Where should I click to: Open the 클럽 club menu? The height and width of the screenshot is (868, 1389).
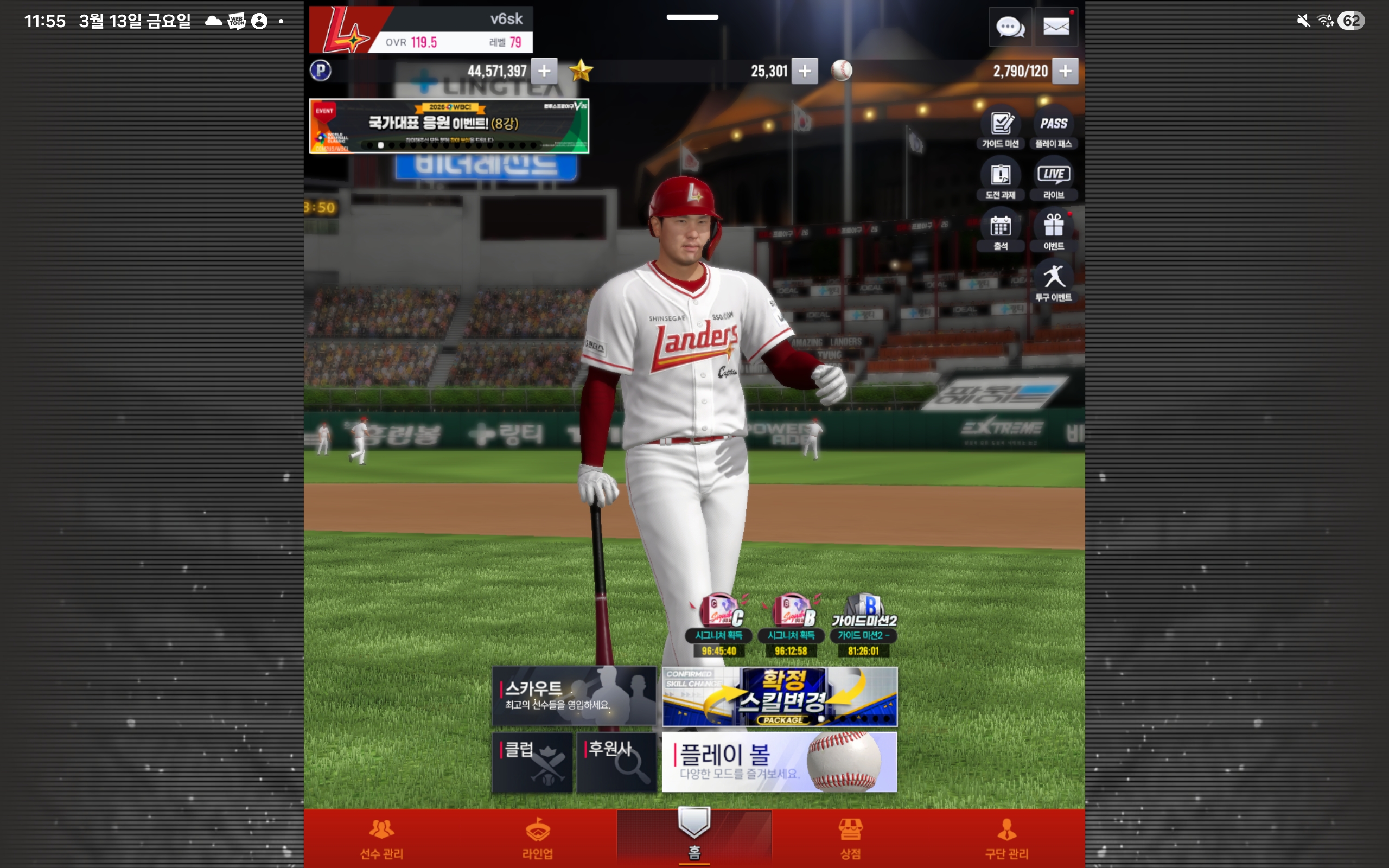coord(533,762)
